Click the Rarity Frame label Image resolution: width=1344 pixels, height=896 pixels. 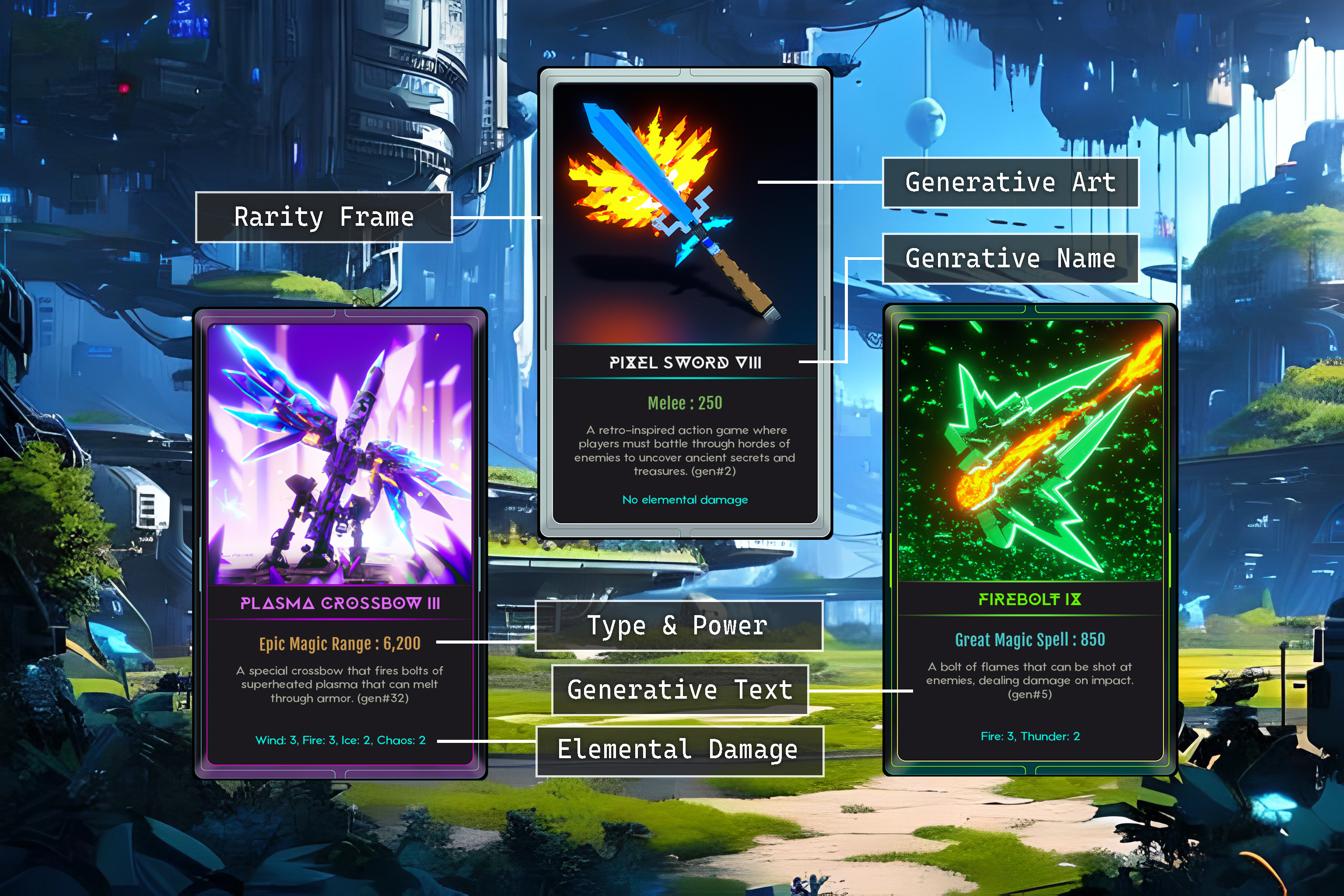[x=324, y=217]
